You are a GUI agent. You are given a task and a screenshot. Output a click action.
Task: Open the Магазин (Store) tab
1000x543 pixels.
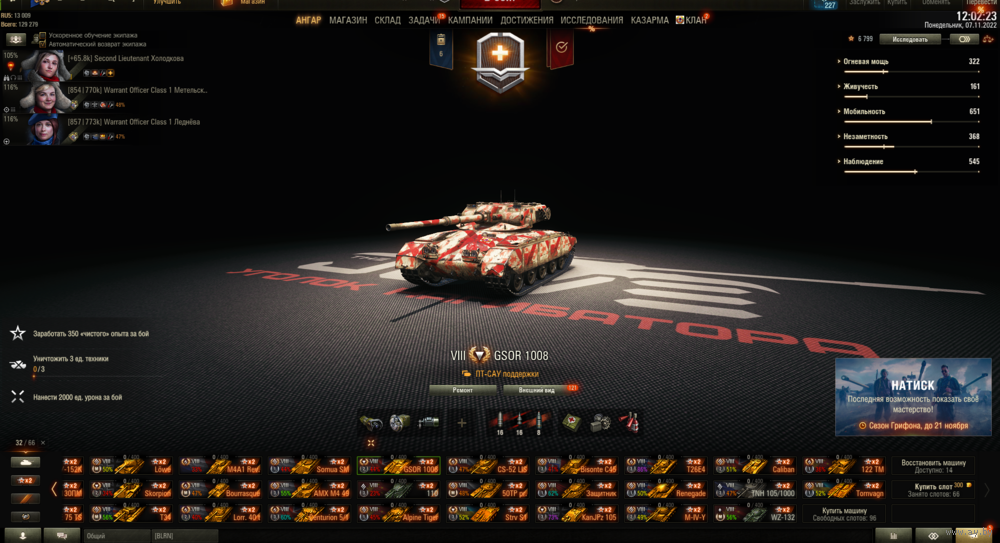(348, 20)
